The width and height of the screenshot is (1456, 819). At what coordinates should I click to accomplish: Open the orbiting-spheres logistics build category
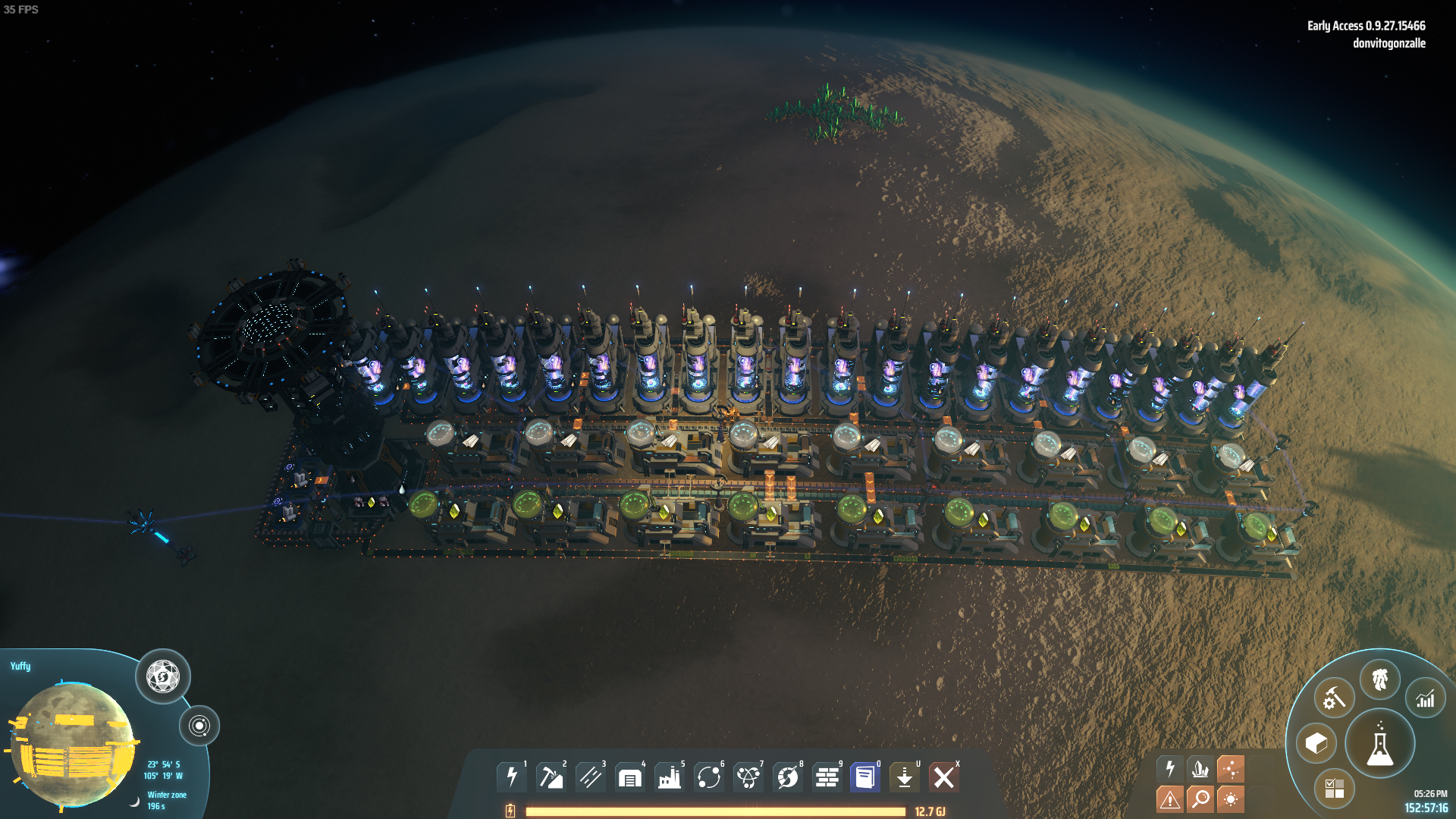pos(708,777)
